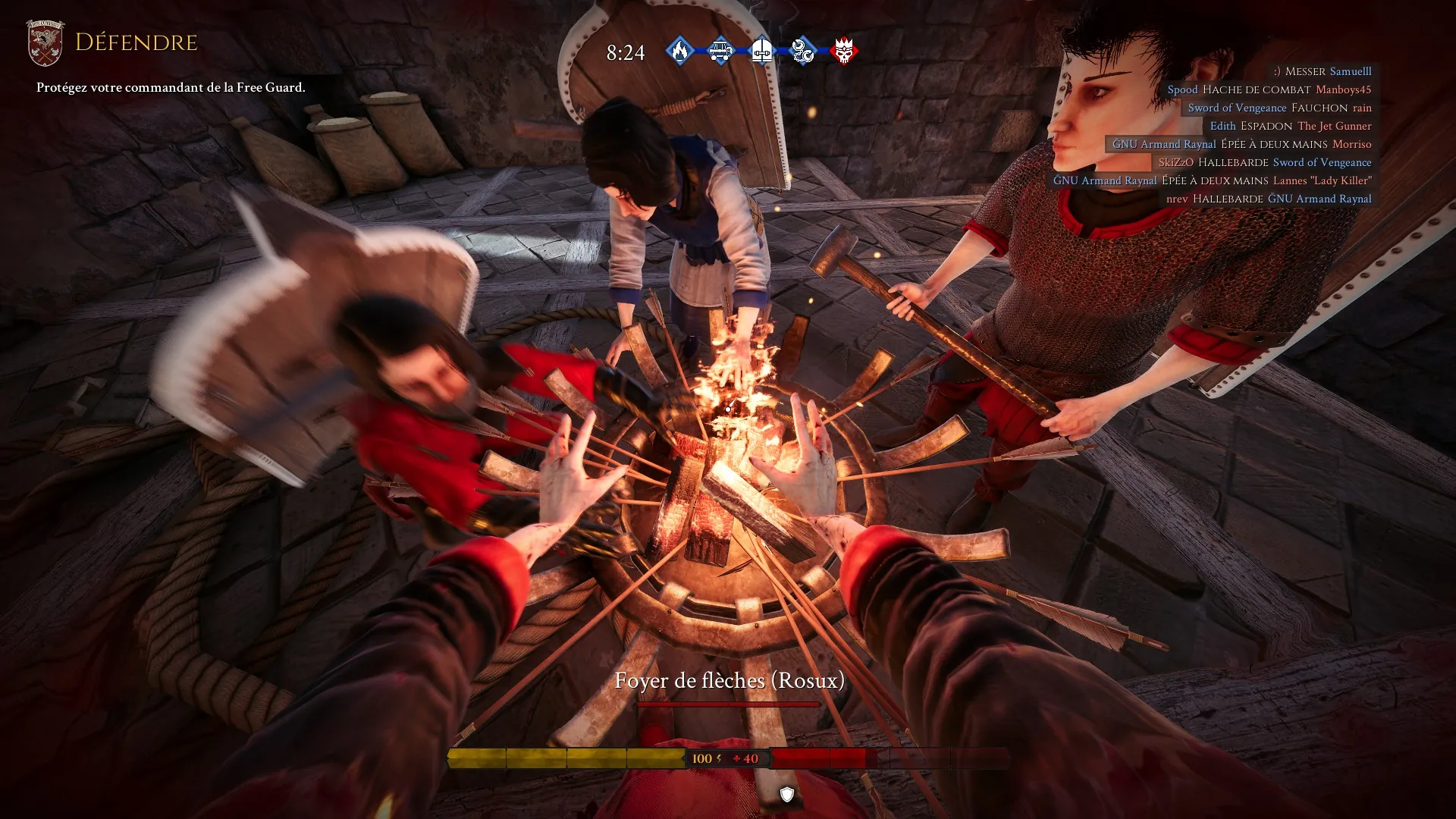
Task: Select the cart objective icon
Action: [x=720, y=51]
